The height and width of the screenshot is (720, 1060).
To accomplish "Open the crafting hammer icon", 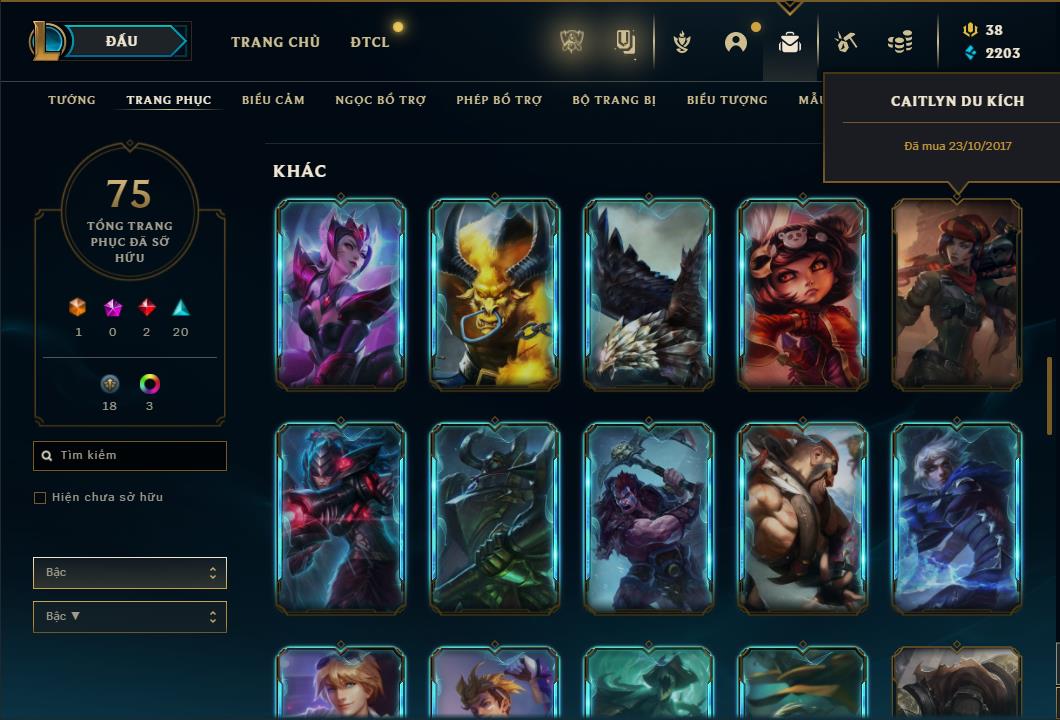I will (846, 42).
